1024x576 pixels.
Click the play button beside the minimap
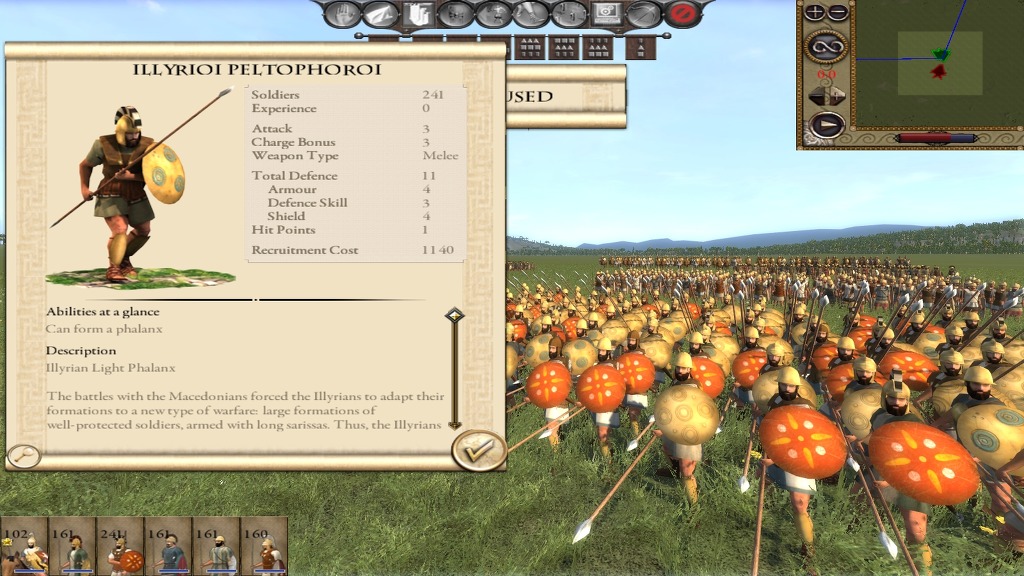pyautogui.click(x=826, y=125)
